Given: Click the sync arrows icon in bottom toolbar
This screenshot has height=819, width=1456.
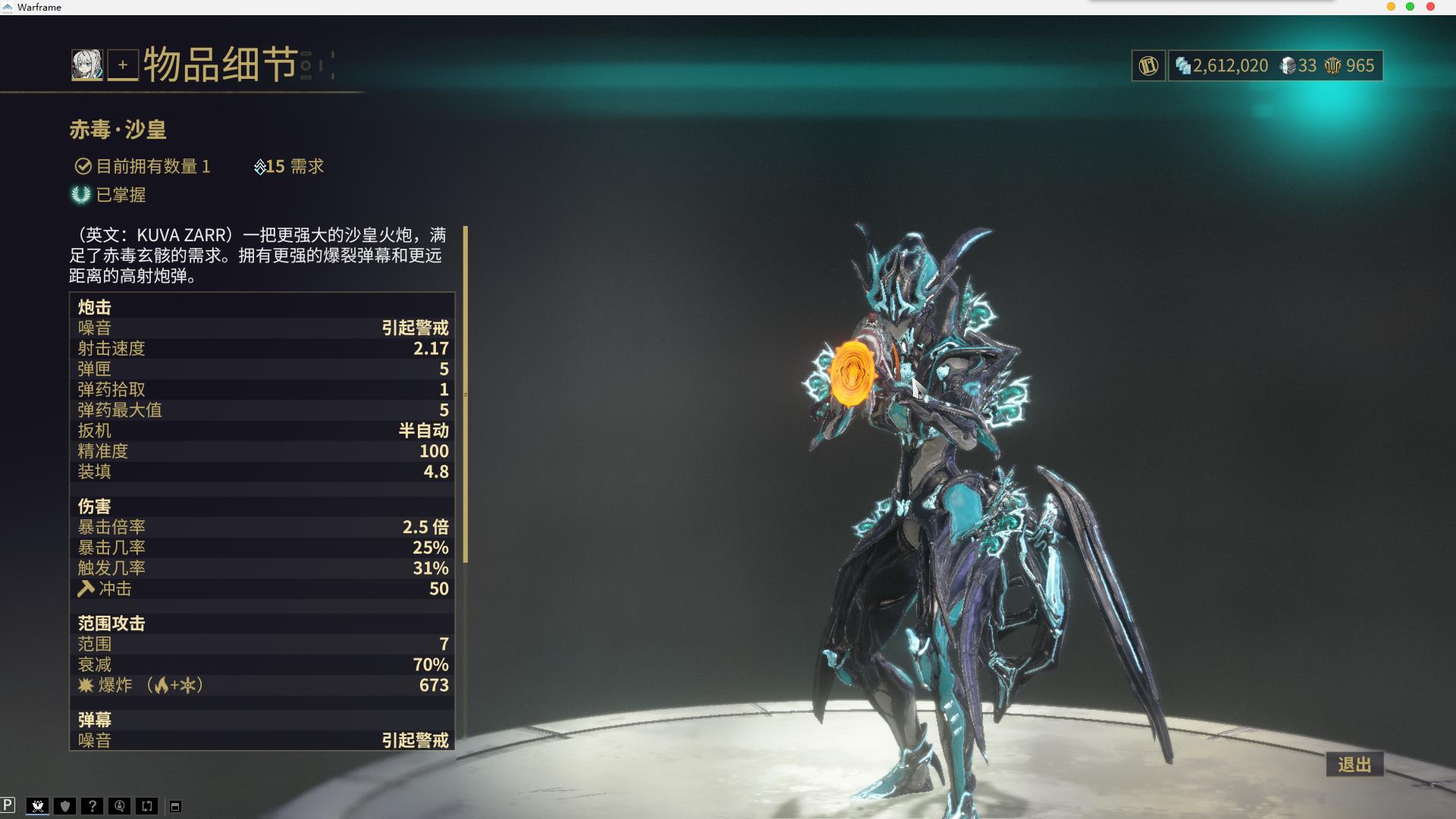Looking at the screenshot, I should (x=146, y=806).
